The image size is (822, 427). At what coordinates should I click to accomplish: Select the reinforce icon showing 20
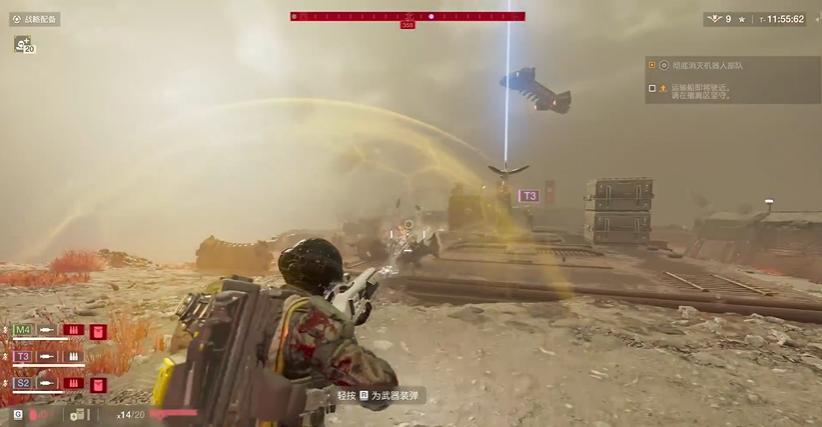[22, 44]
